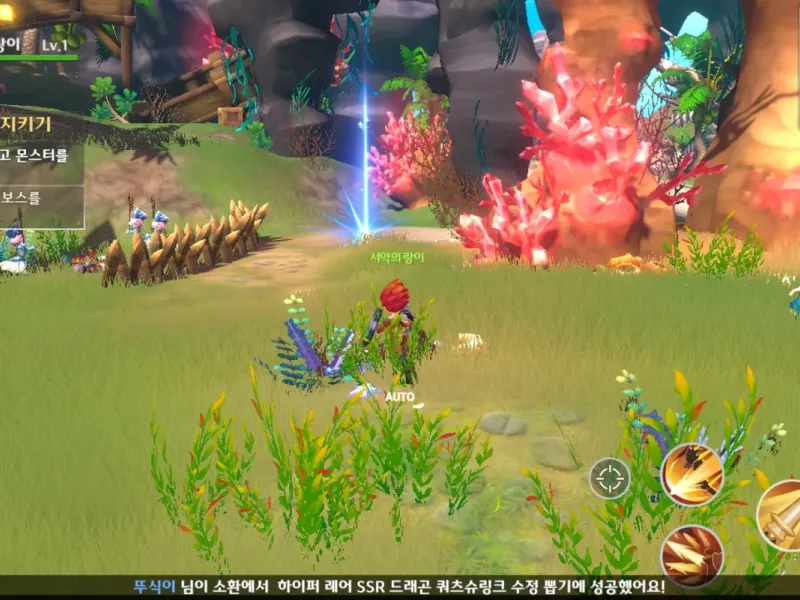Select the quest objective ending in 보스를
The width and height of the screenshot is (800, 600).
click(24, 197)
